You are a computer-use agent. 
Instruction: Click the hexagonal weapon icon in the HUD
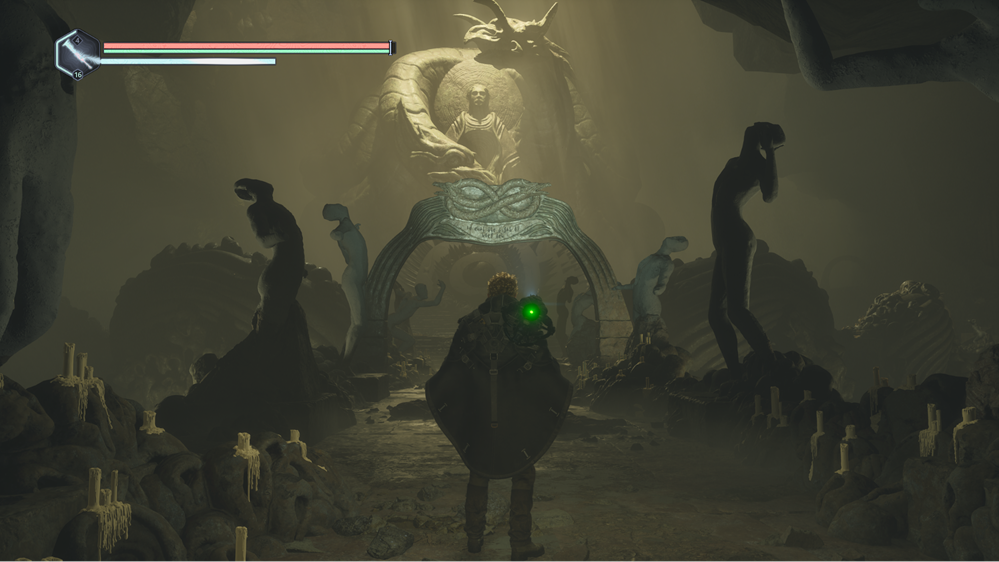[x=77, y=54]
